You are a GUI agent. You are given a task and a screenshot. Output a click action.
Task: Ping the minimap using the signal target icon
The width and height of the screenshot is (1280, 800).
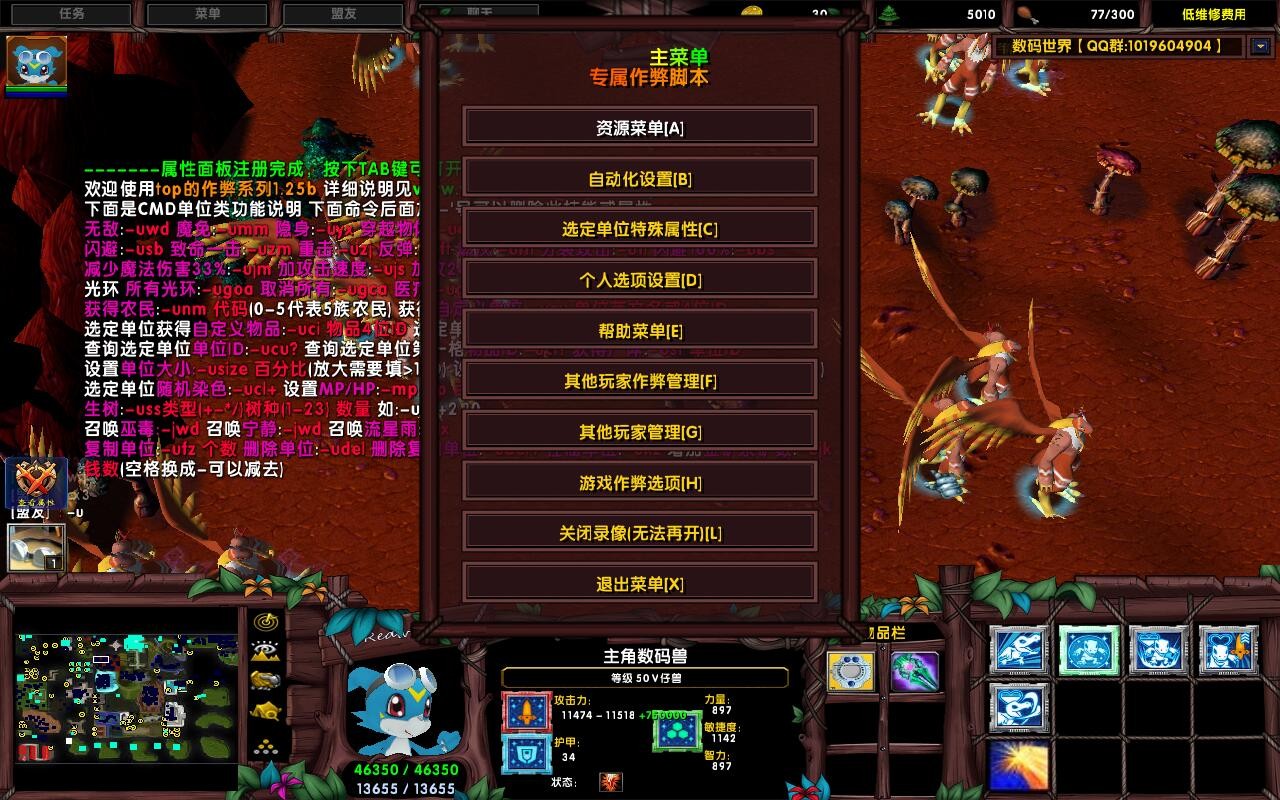(267, 621)
